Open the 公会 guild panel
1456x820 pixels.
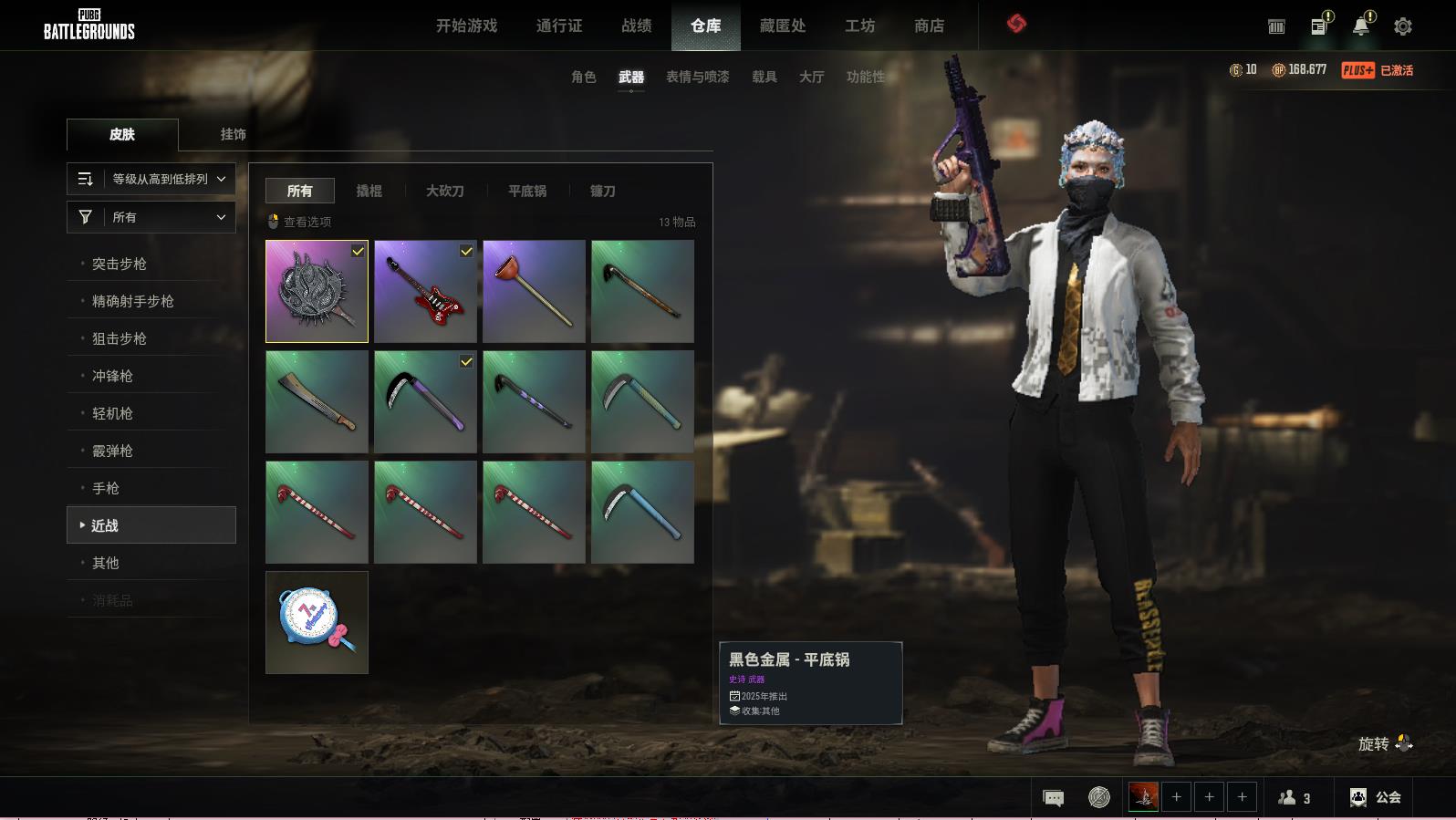[x=1376, y=797]
